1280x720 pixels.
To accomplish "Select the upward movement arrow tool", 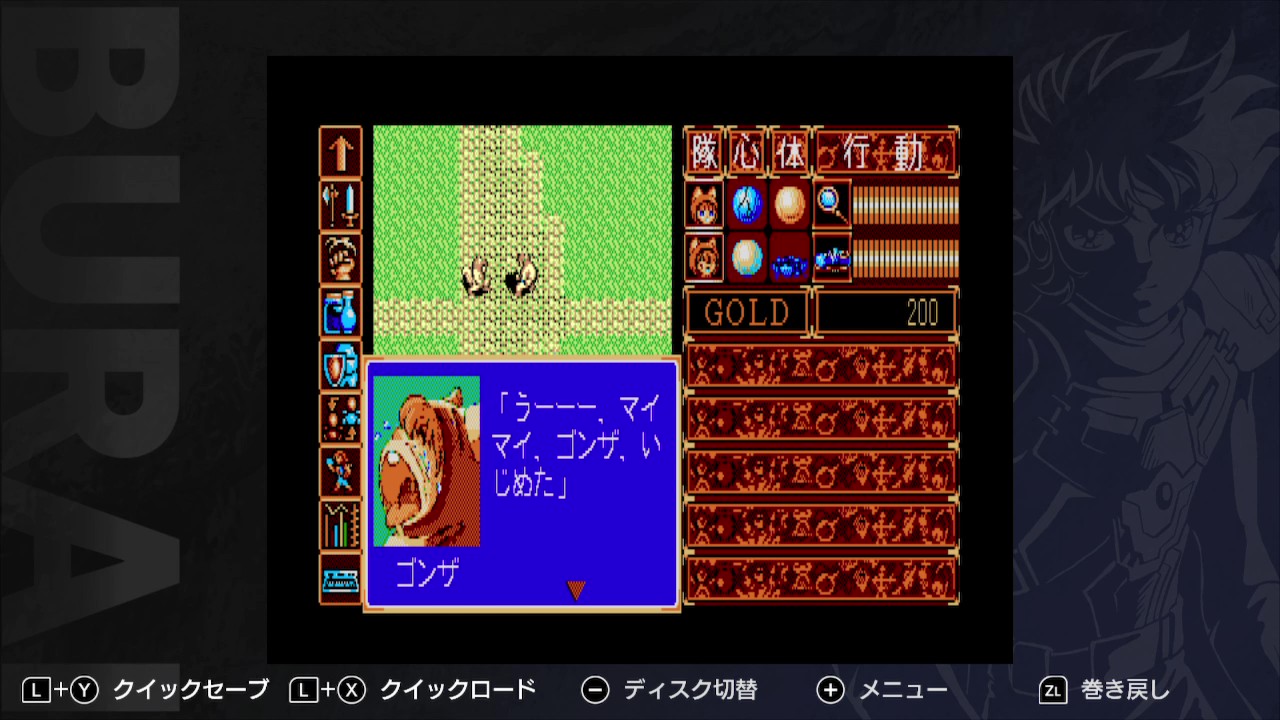I will click(340, 152).
